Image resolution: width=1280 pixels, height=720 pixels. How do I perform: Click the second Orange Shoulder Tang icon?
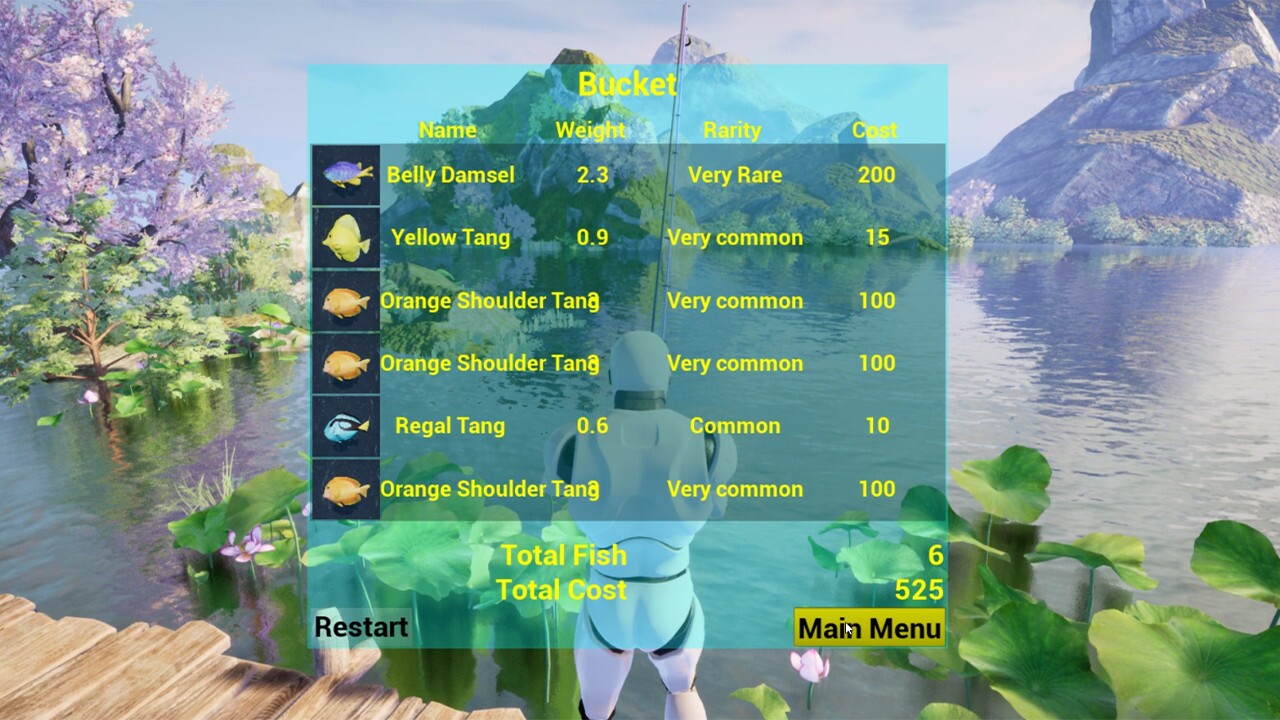345,363
